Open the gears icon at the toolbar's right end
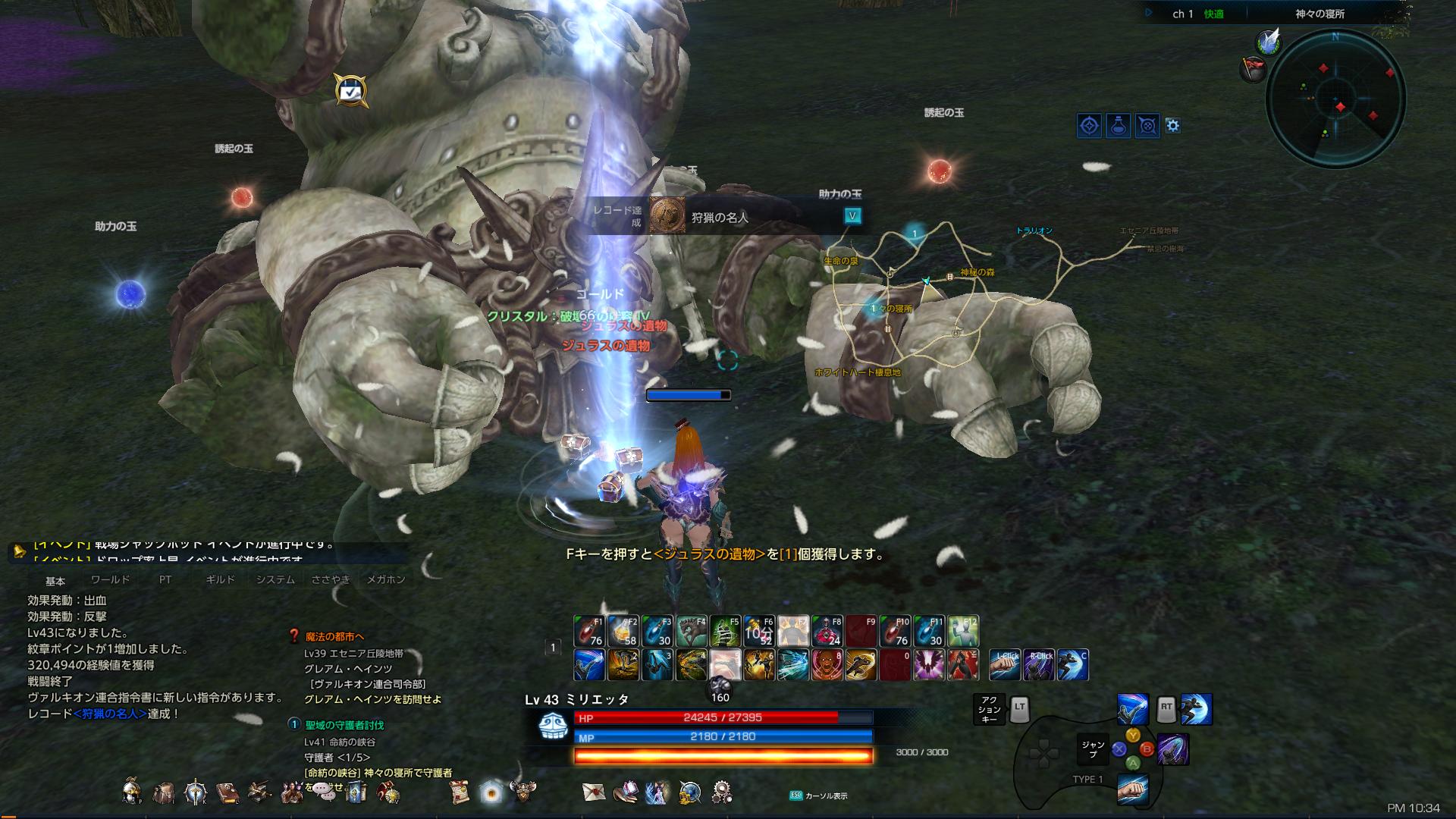 tap(722, 792)
